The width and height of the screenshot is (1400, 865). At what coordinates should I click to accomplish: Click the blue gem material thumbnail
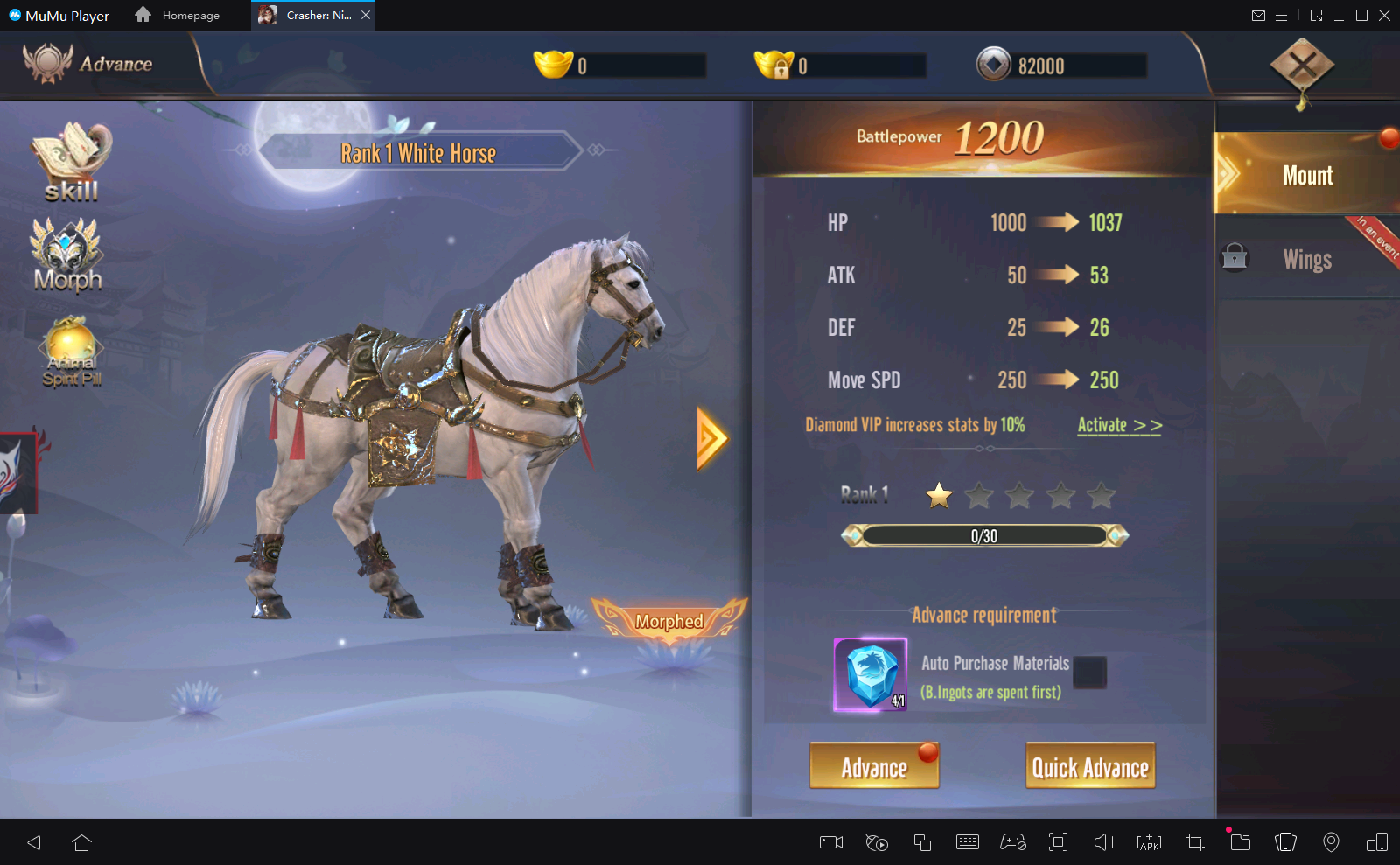pyautogui.click(x=869, y=673)
